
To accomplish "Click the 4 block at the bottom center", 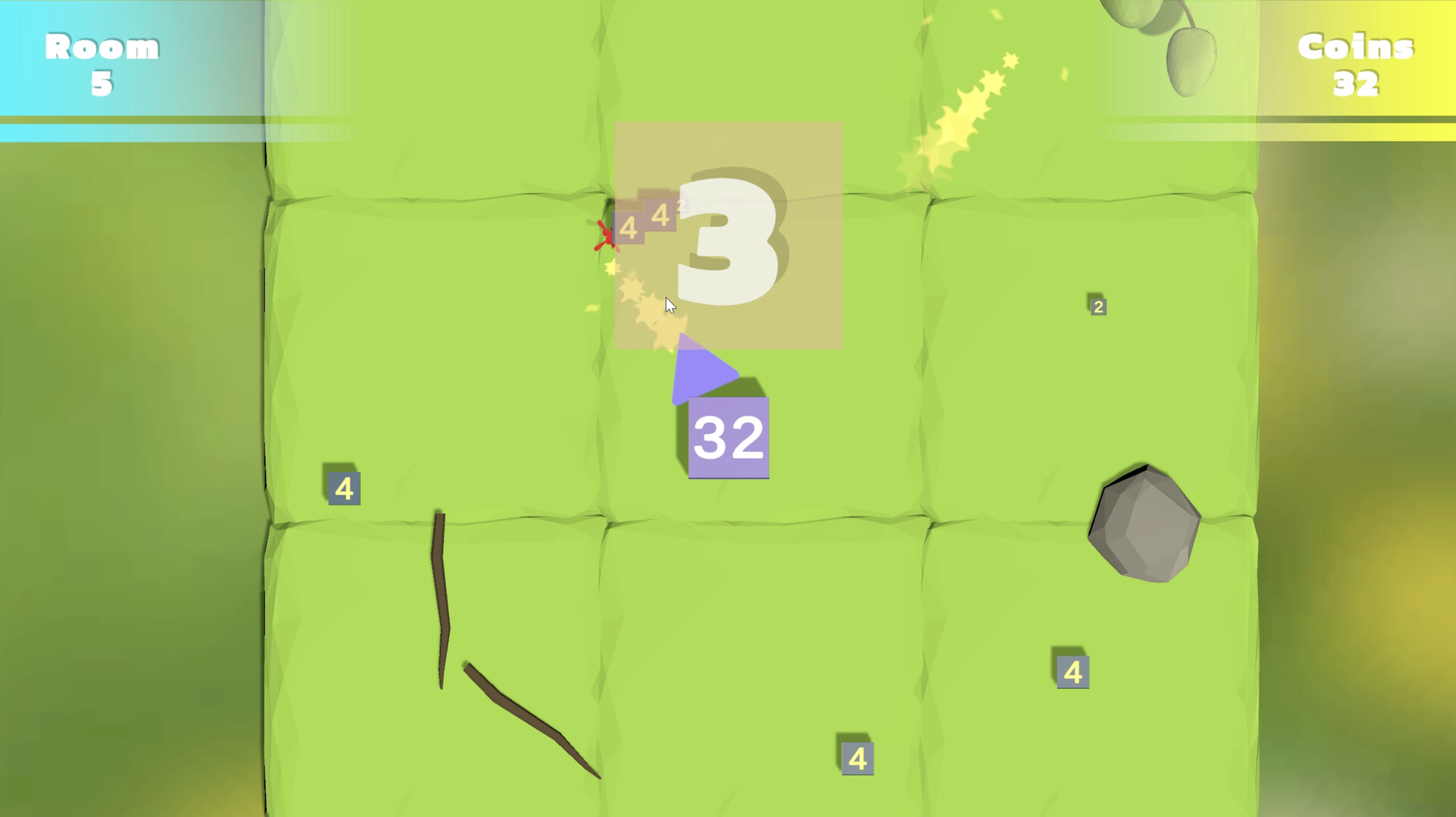I will tap(858, 758).
